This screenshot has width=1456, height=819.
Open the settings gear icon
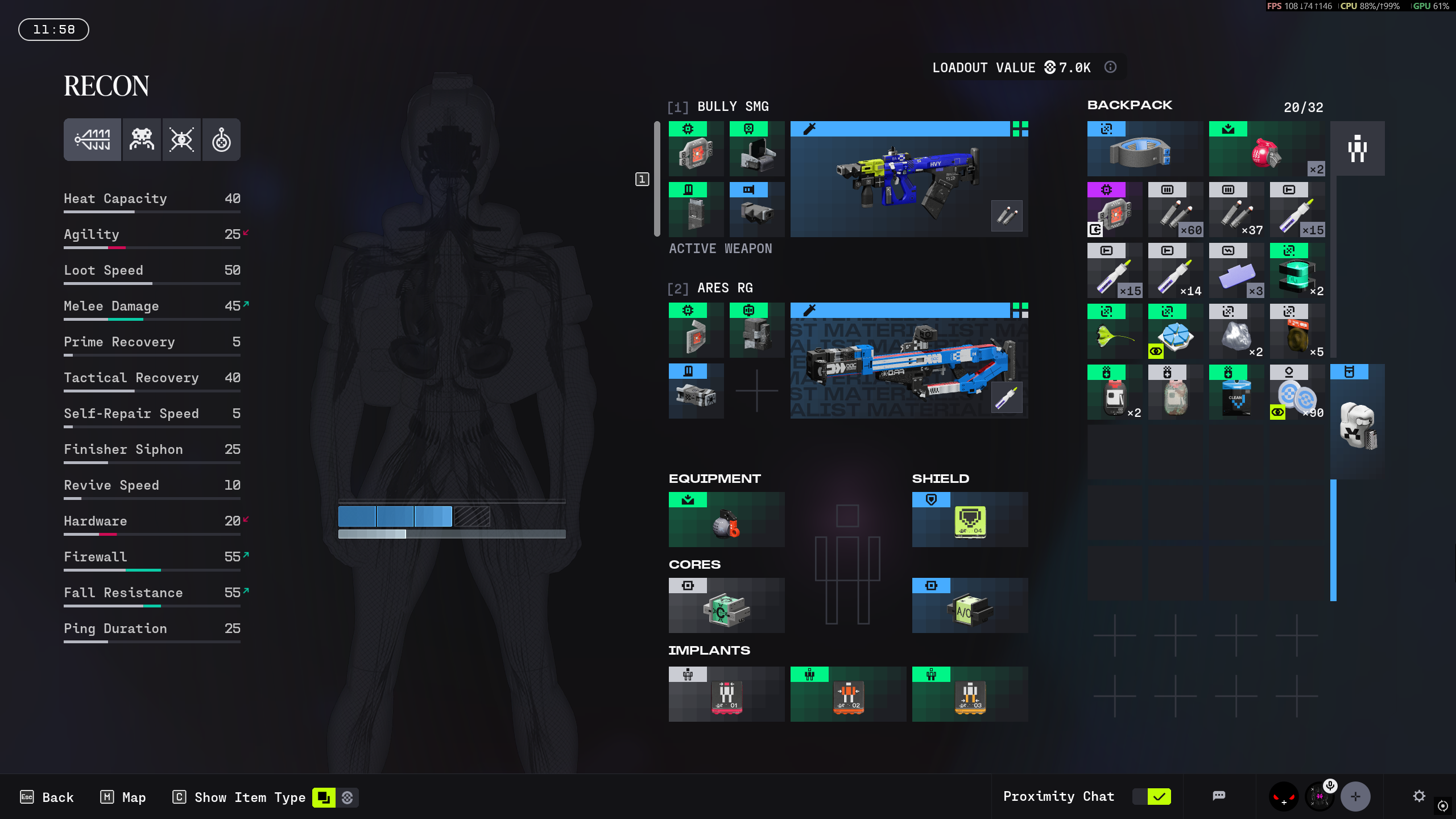pyautogui.click(x=1419, y=796)
